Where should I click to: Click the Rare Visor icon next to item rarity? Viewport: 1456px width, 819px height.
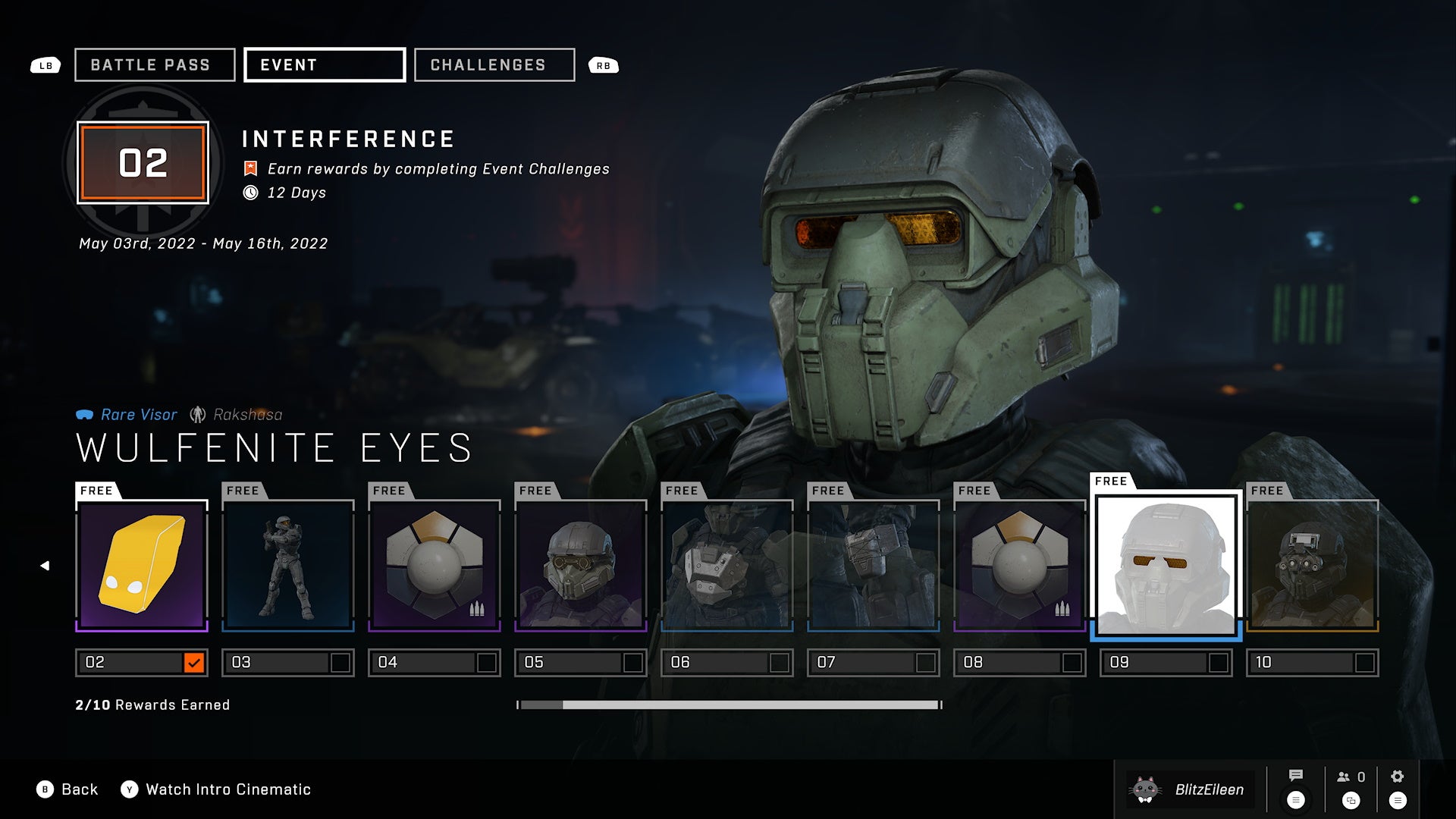[86, 414]
